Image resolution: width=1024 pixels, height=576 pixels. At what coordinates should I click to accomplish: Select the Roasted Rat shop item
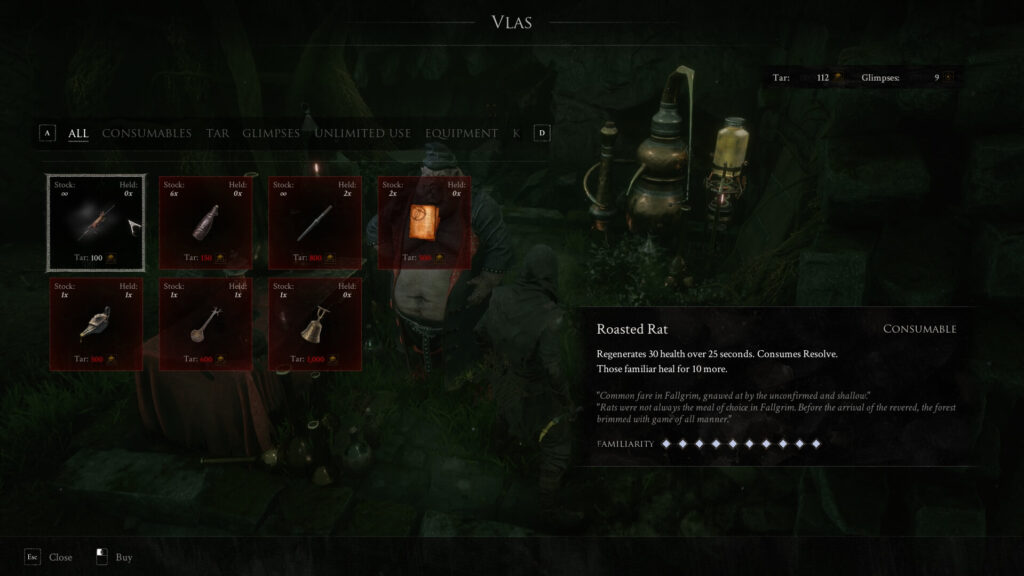click(96, 222)
